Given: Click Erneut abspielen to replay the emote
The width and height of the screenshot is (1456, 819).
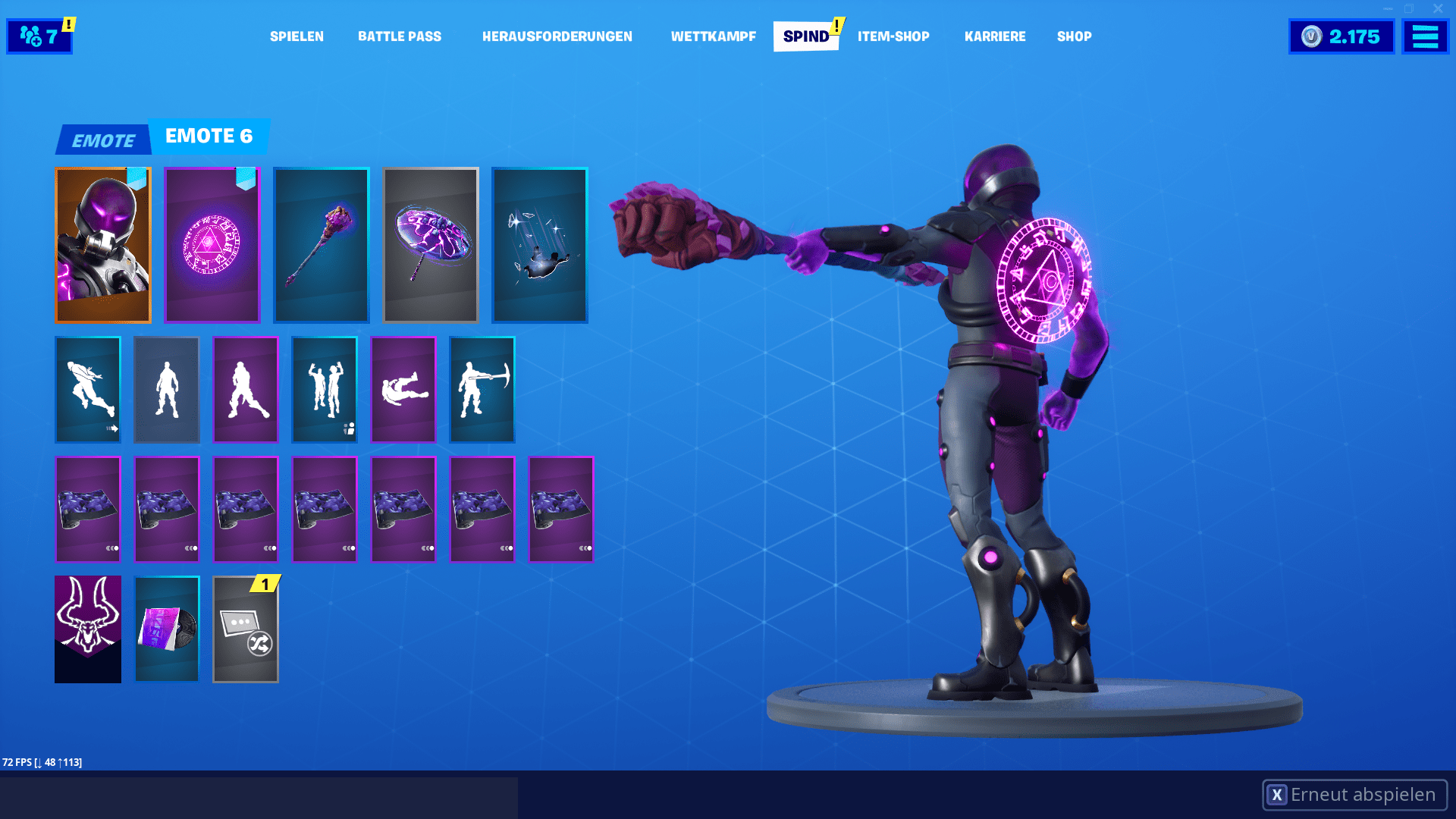Looking at the screenshot, I should [1357, 795].
